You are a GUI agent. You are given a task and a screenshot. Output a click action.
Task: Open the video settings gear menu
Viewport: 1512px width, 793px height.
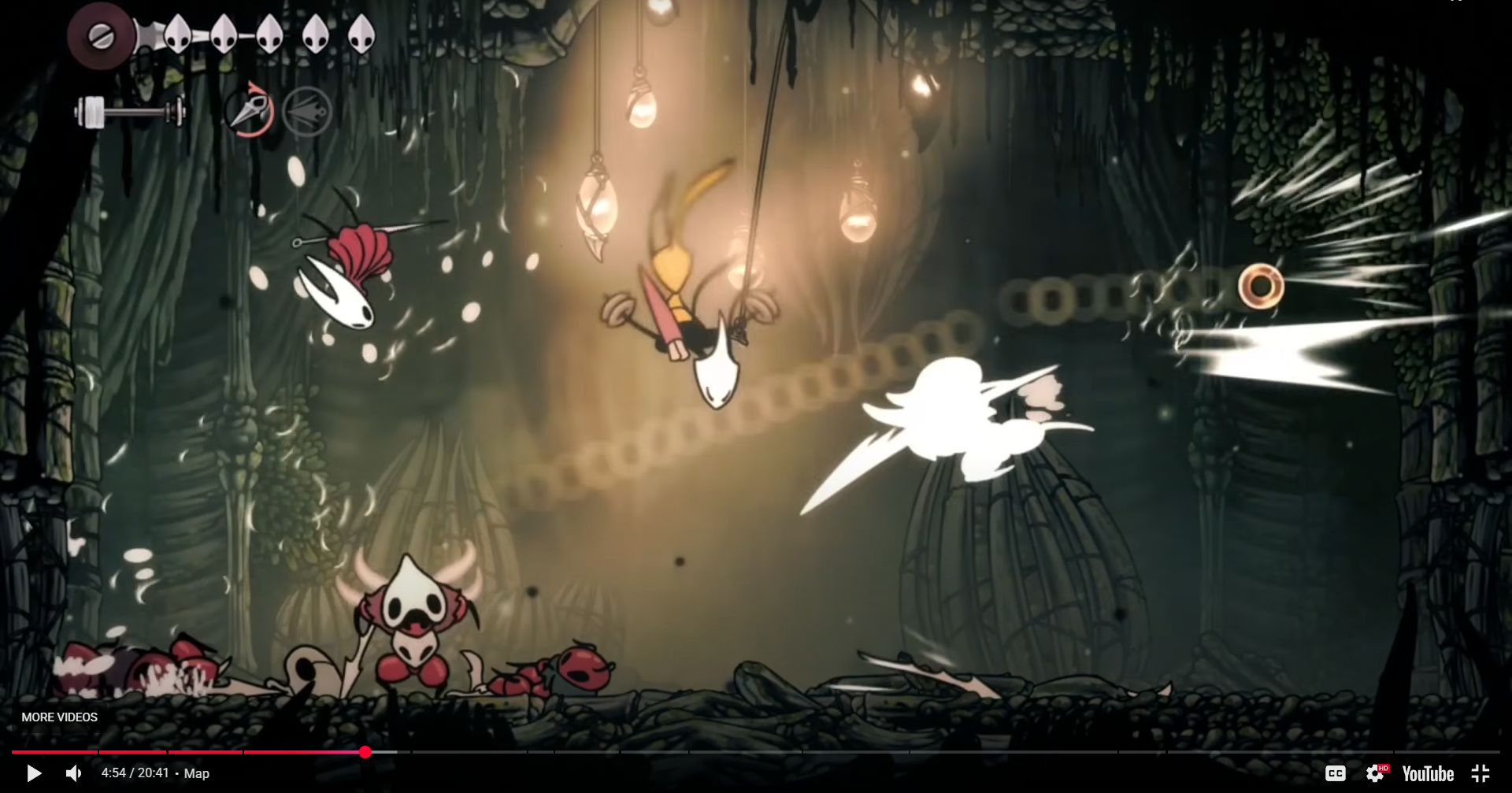point(1376,773)
